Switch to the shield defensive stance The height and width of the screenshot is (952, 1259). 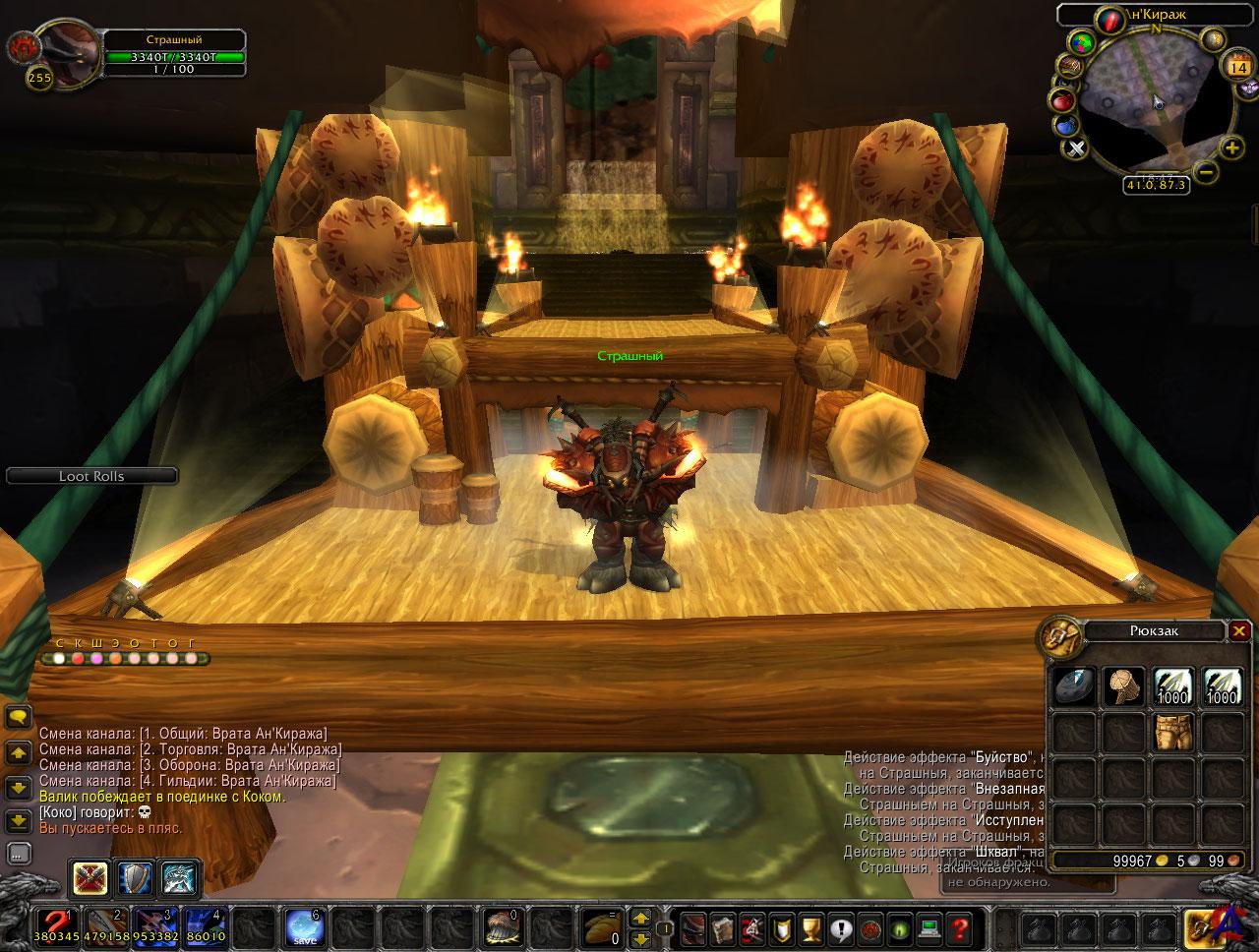135,878
